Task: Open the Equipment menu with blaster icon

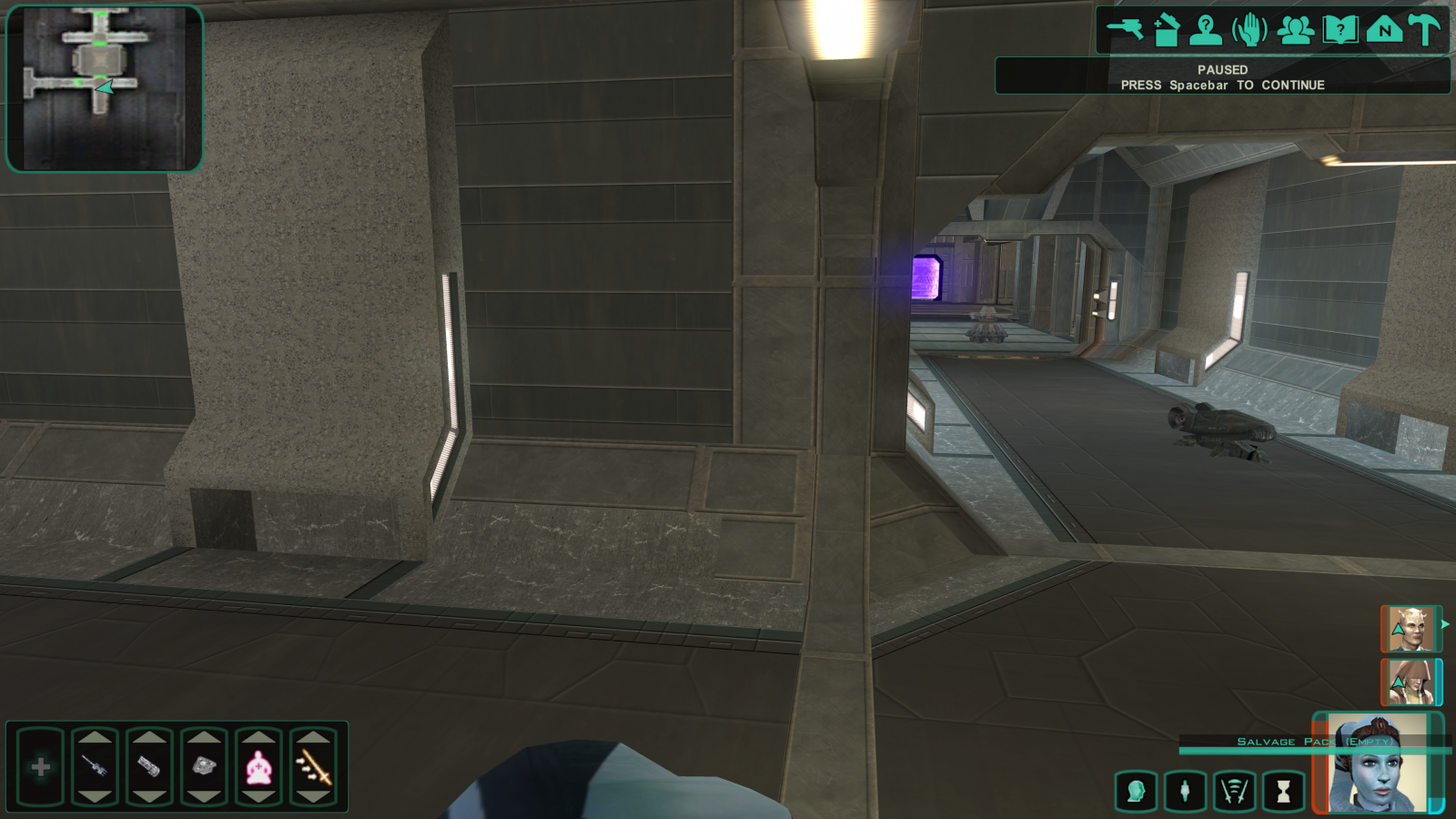Action: coord(1125,30)
